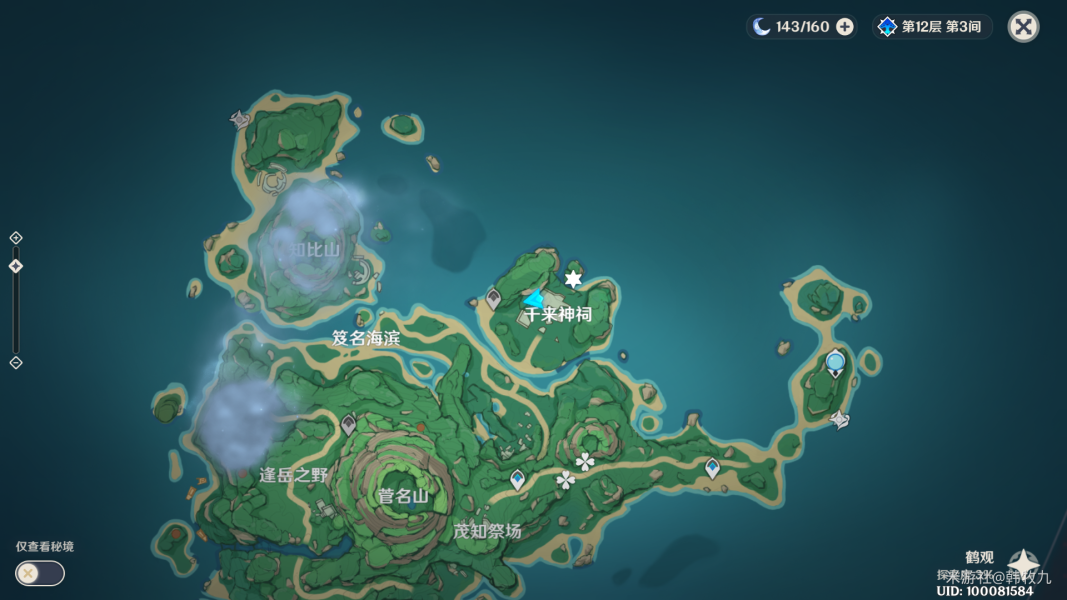Select the Statue of The Seven marker
This screenshot has height=600, width=1067.
835,363
